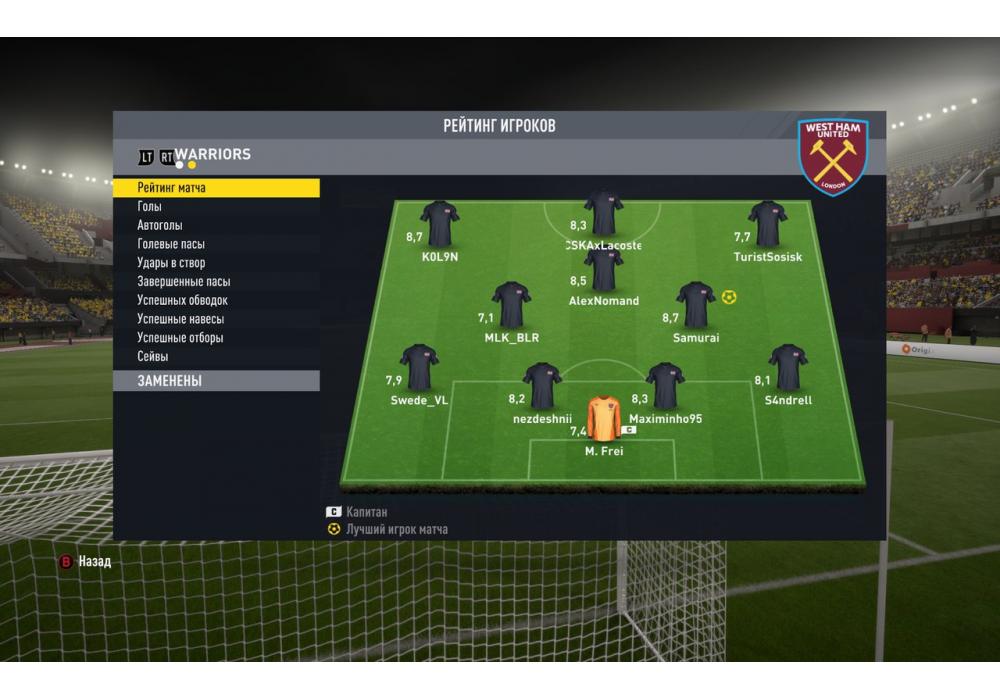Open the Голы stat entry
The height and width of the screenshot is (700, 1000).
click(x=149, y=207)
